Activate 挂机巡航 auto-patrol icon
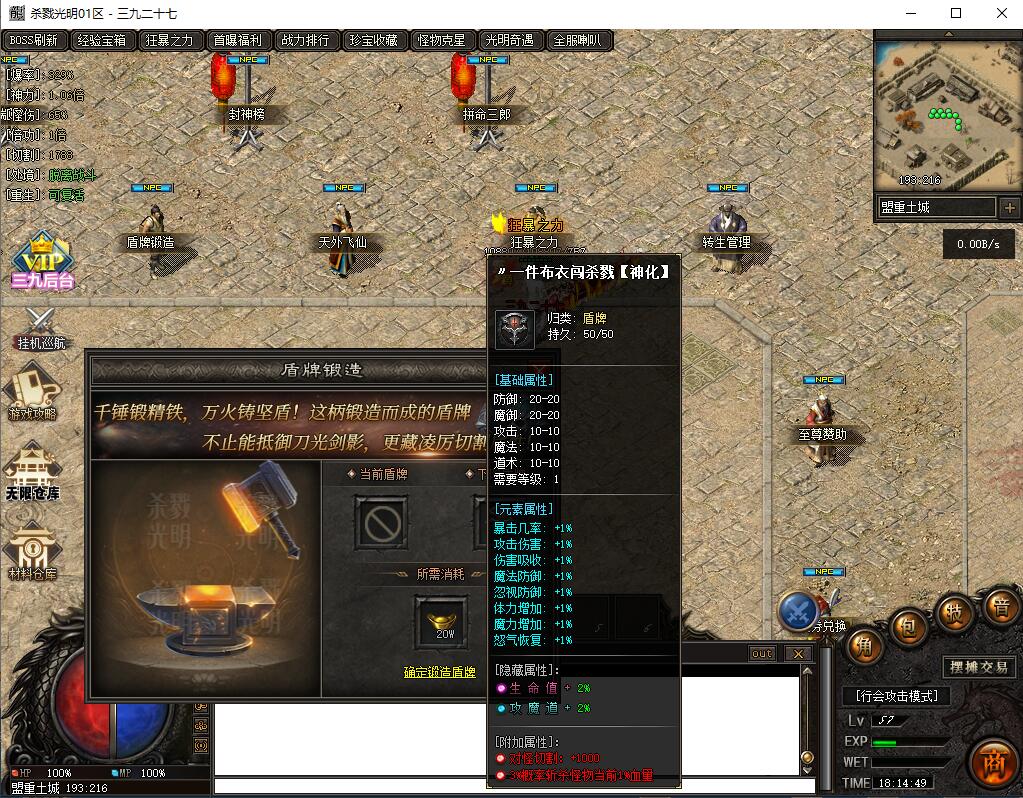This screenshot has width=1023, height=798. click(41, 326)
